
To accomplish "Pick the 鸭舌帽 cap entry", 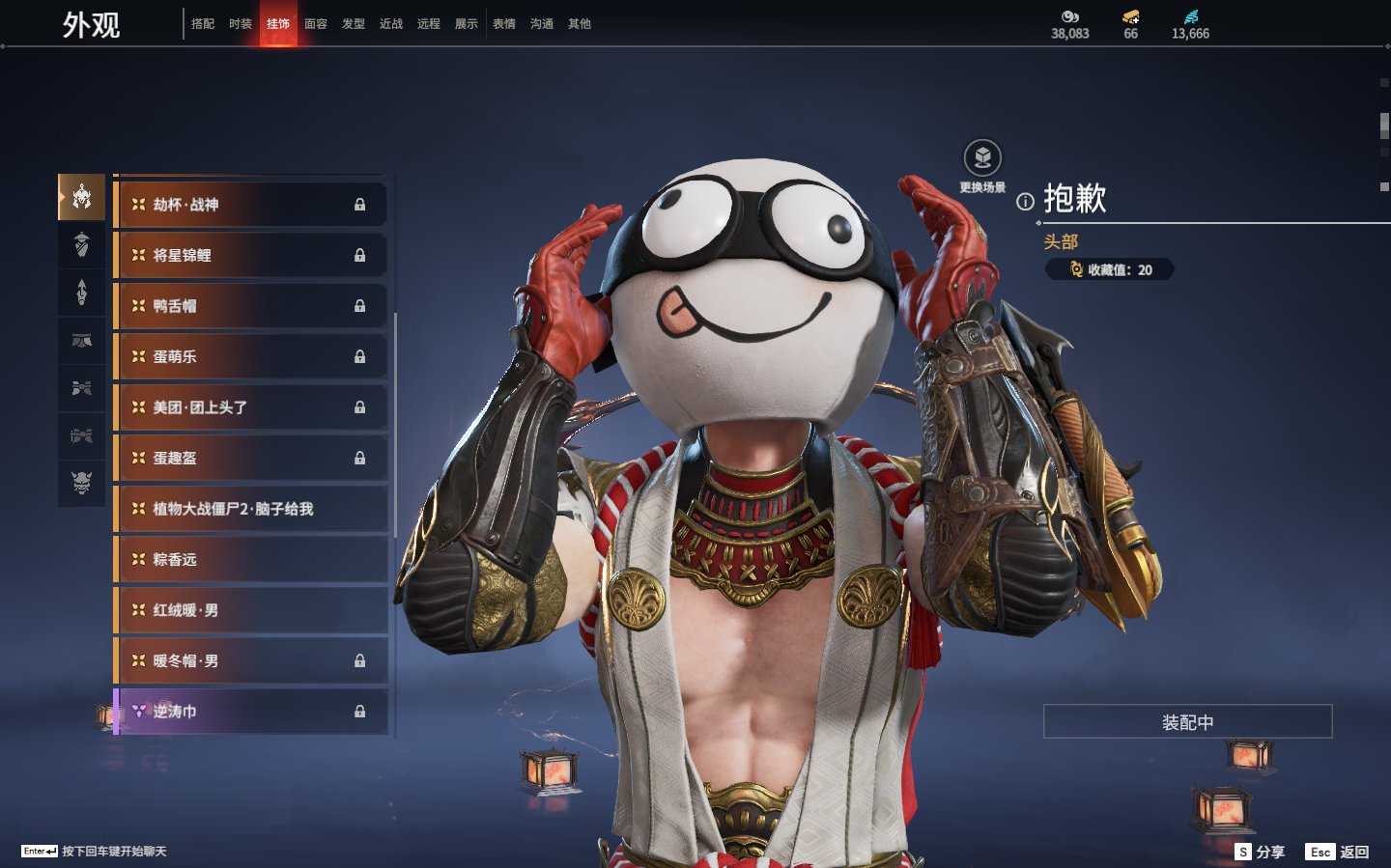I will coord(251,306).
